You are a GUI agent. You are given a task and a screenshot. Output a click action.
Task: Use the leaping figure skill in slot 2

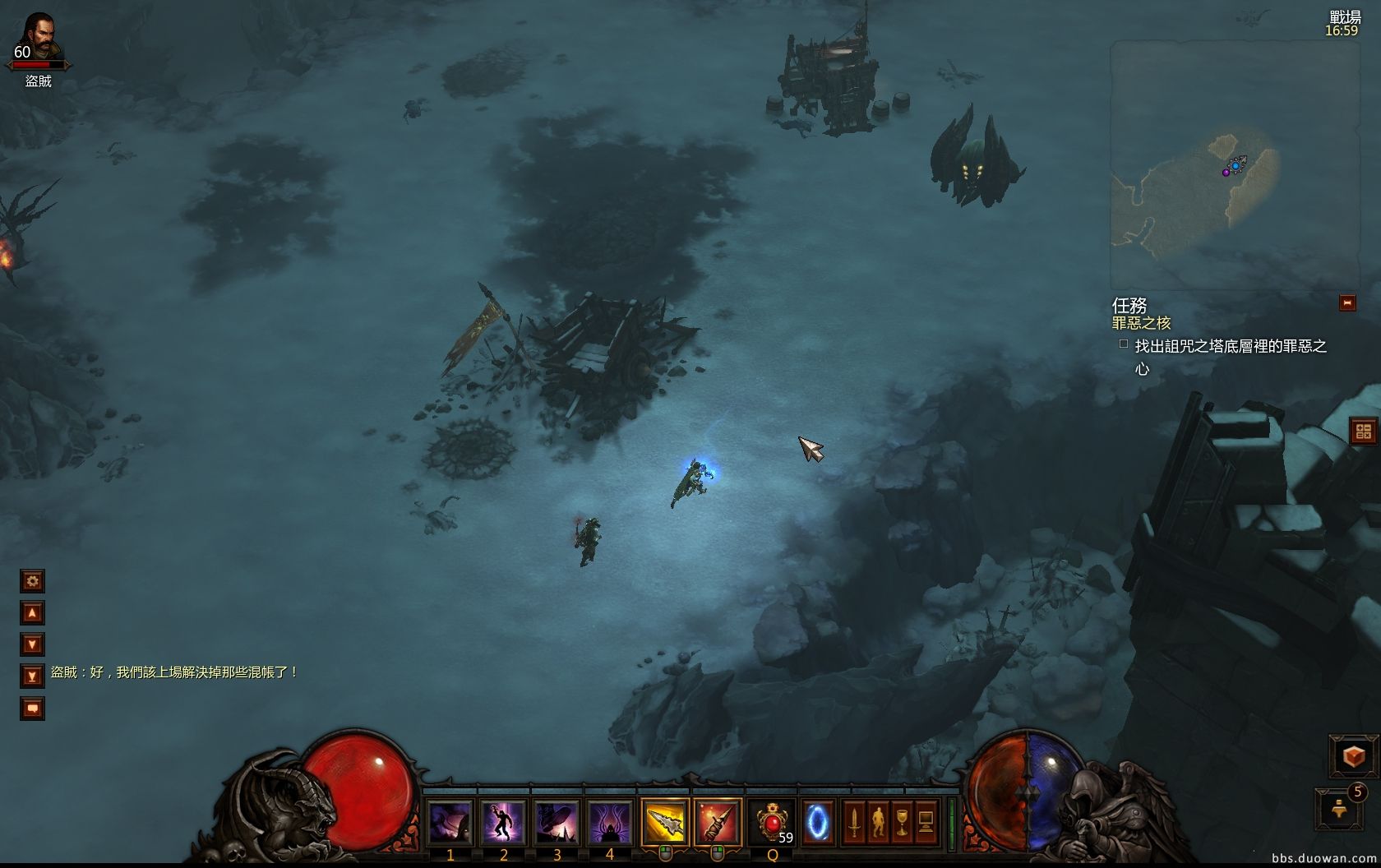click(x=503, y=822)
